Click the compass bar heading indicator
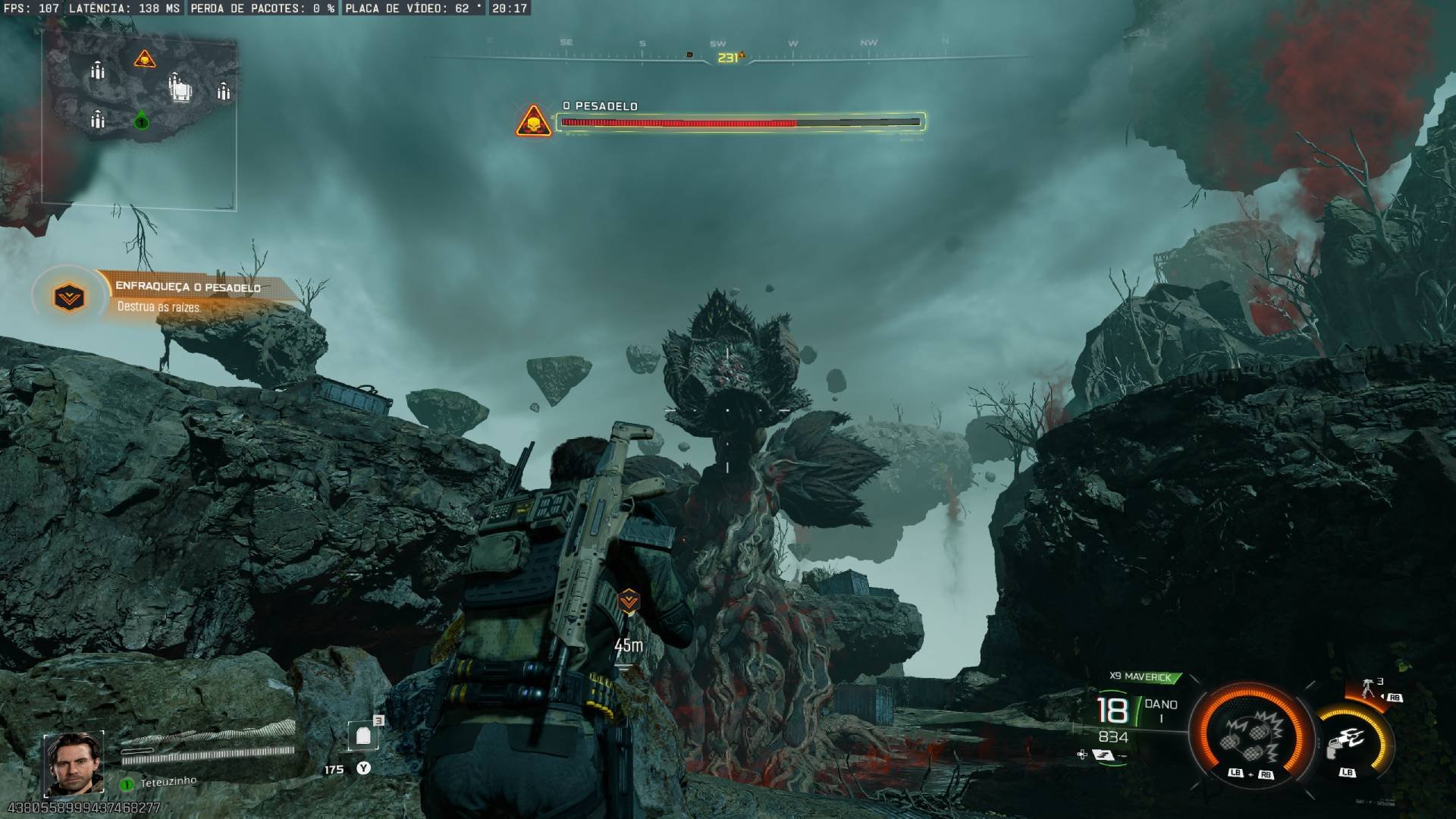1456x819 pixels. coord(728,58)
